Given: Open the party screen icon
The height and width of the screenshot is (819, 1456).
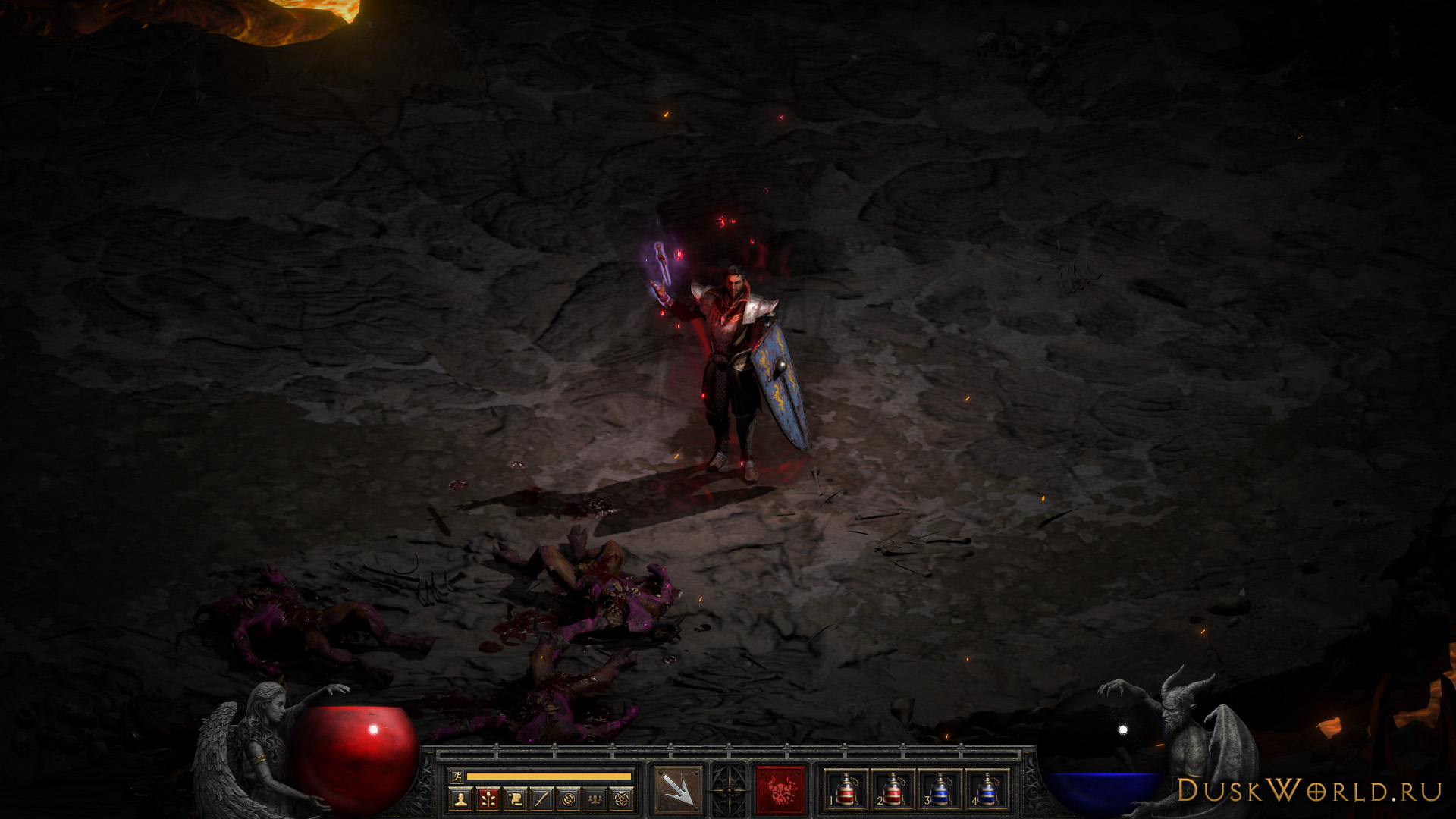Looking at the screenshot, I should pos(596,798).
